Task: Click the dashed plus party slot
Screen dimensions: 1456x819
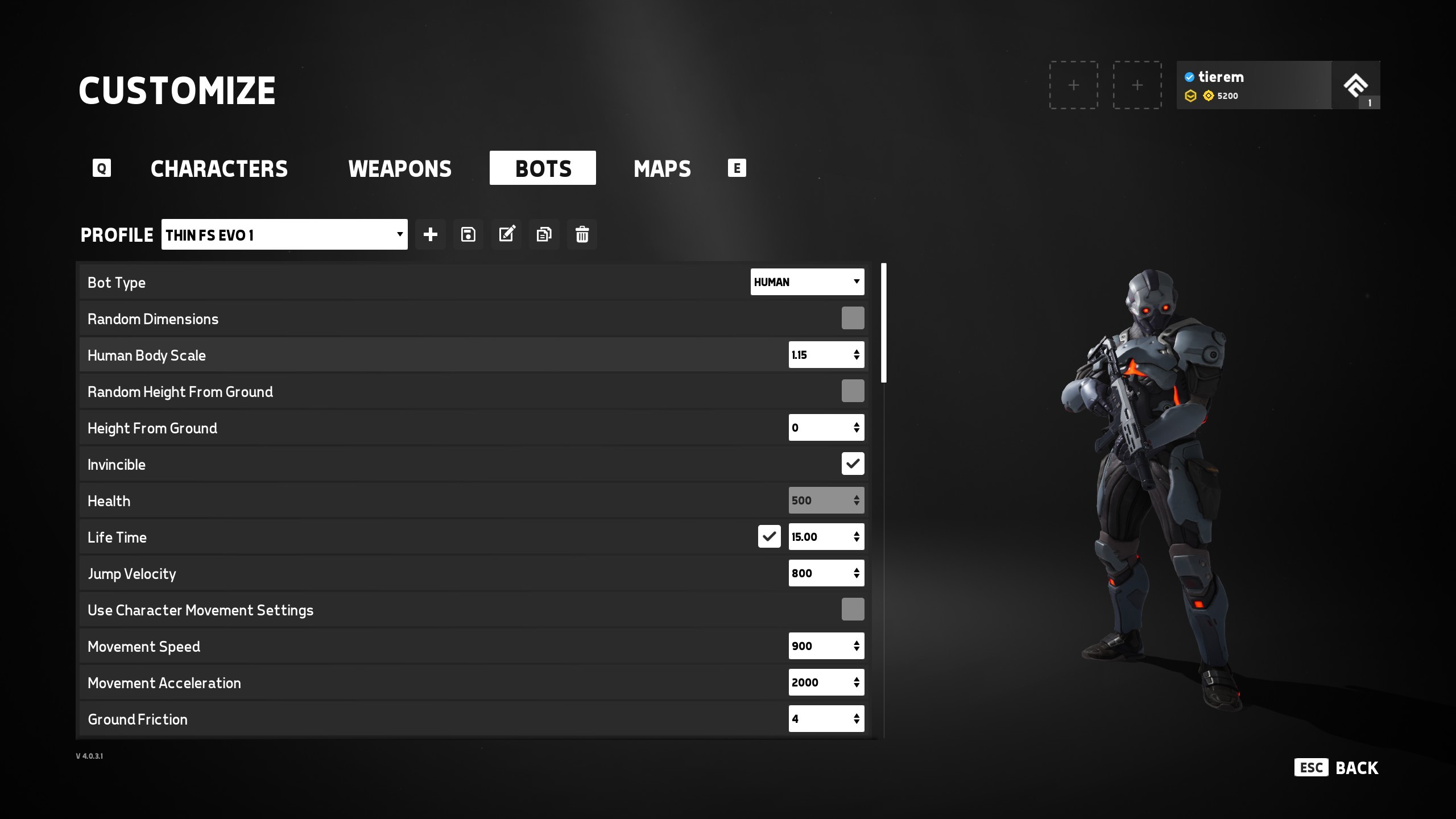Action: (1073, 85)
